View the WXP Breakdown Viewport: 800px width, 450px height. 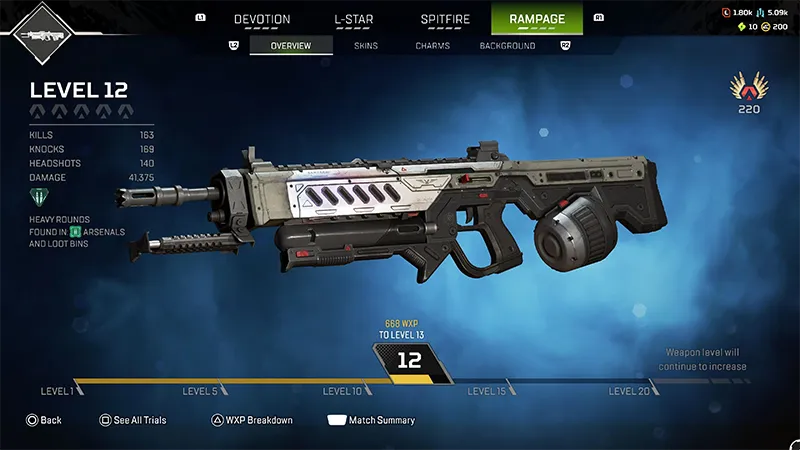(x=252, y=420)
